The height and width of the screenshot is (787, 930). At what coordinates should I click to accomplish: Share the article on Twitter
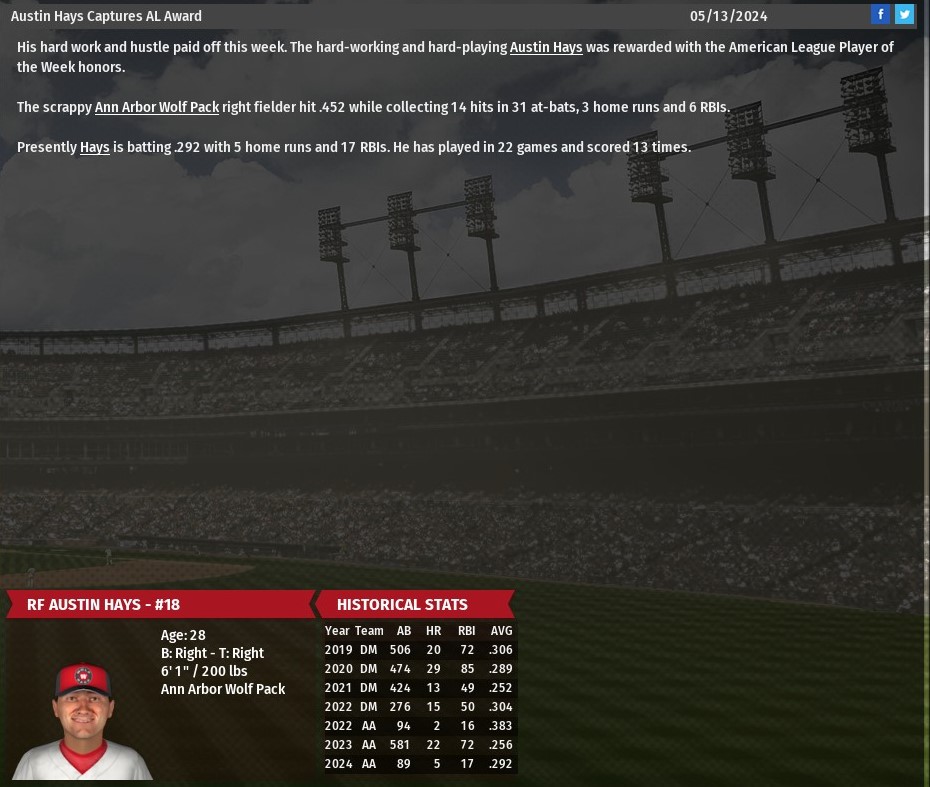point(904,14)
